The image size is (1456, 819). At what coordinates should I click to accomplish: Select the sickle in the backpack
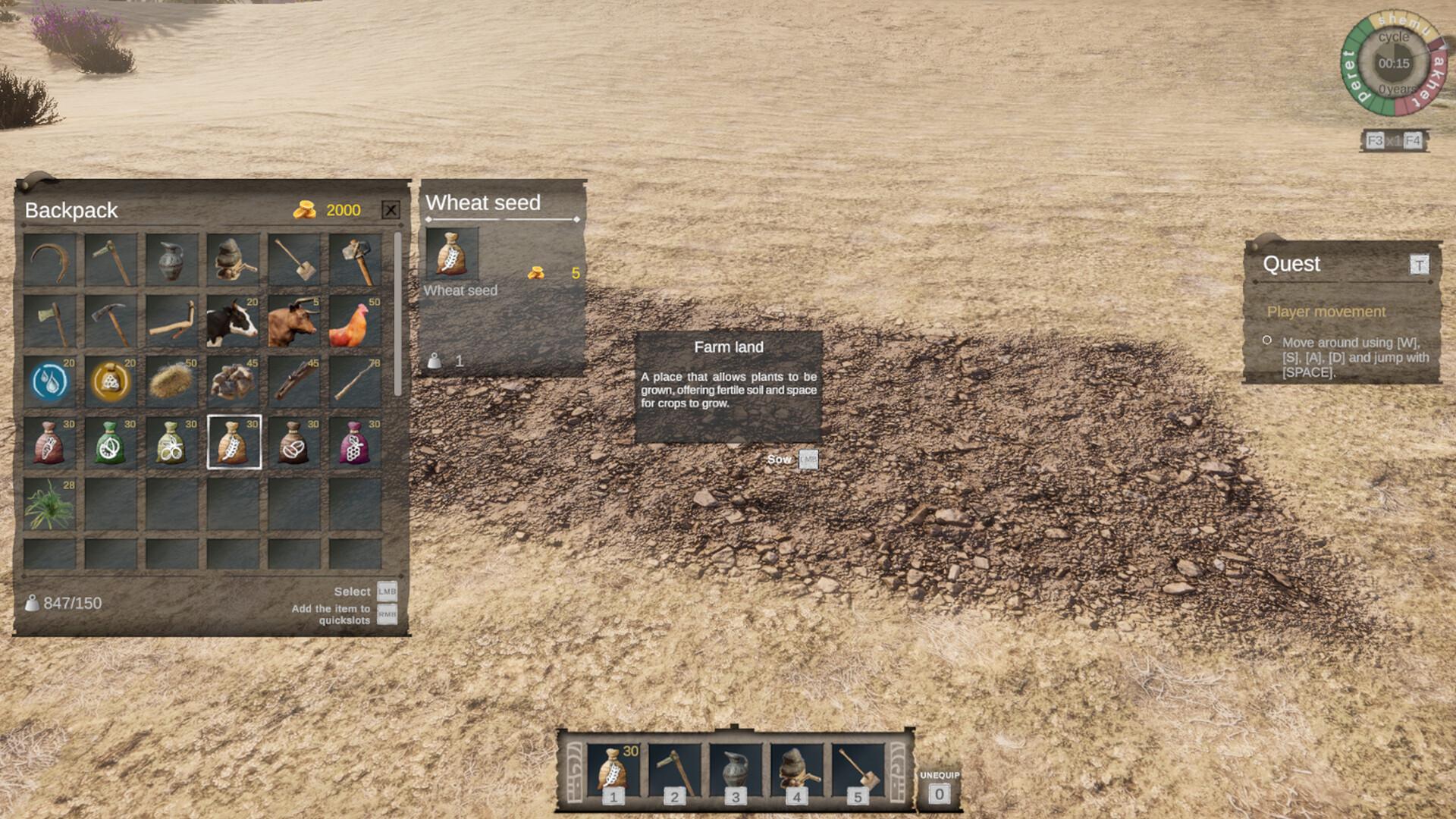coord(49,258)
